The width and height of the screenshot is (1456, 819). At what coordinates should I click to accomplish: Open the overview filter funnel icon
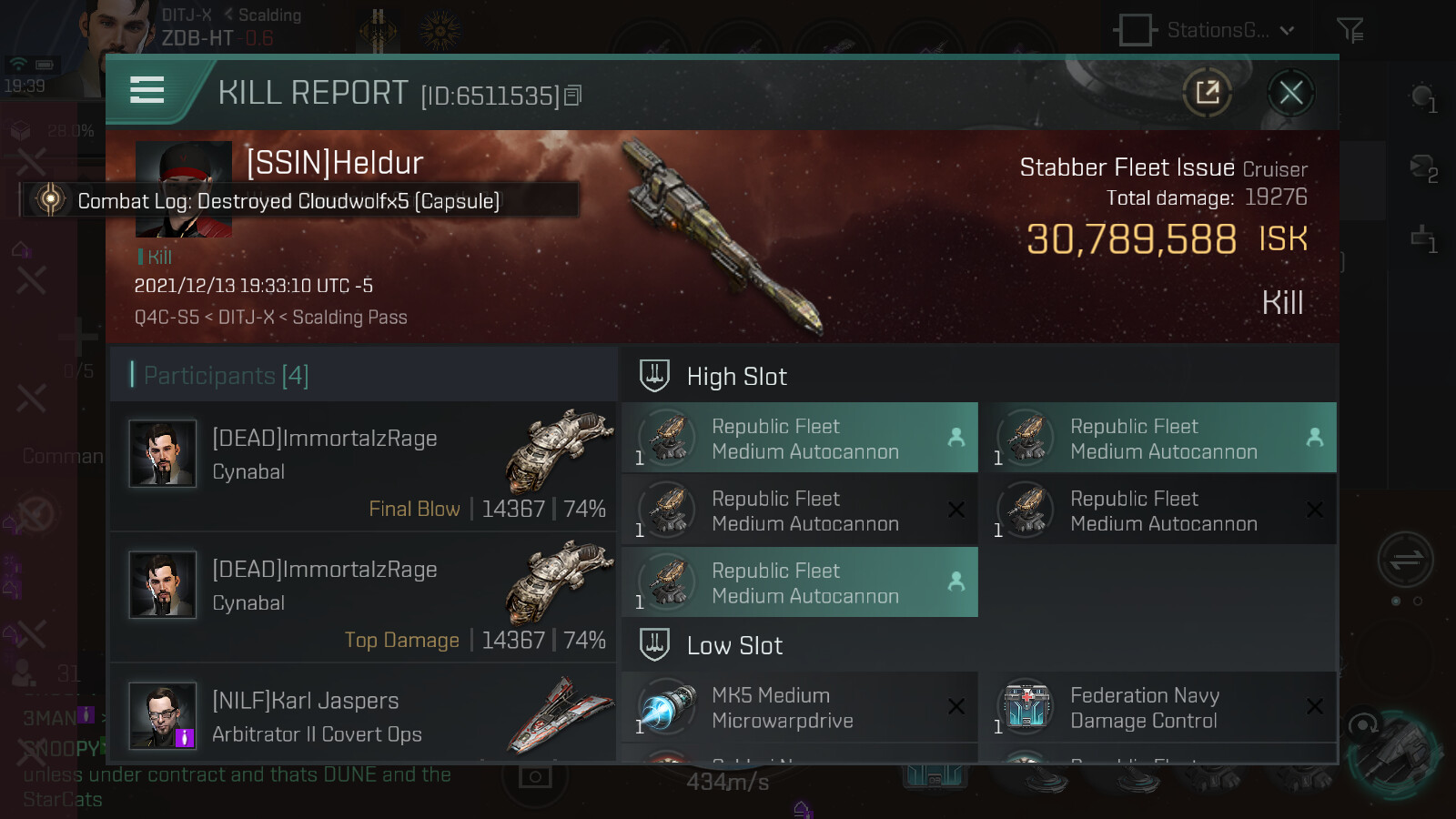[x=1350, y=30]
